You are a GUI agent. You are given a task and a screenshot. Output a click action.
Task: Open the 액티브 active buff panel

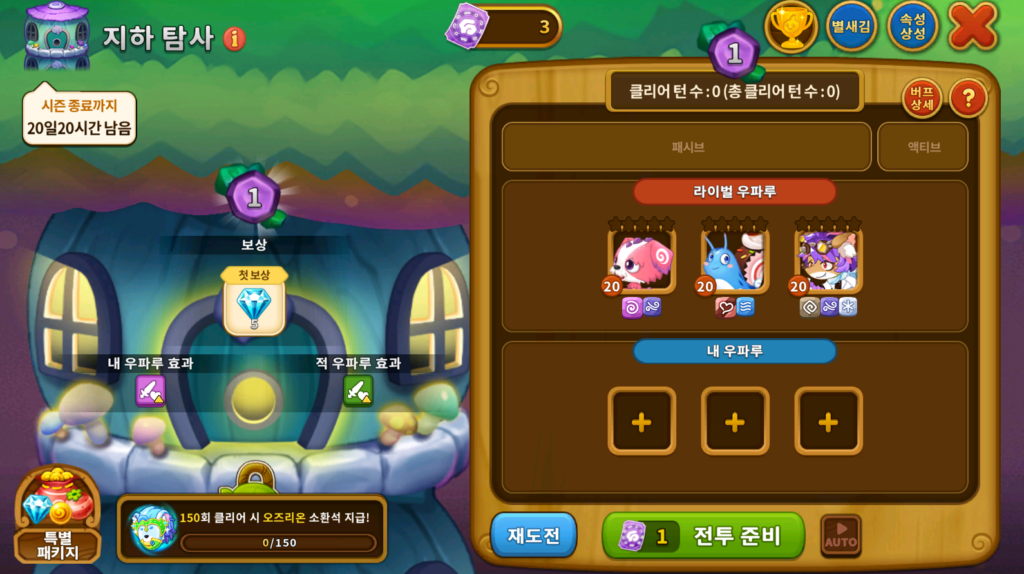(922, 147)
